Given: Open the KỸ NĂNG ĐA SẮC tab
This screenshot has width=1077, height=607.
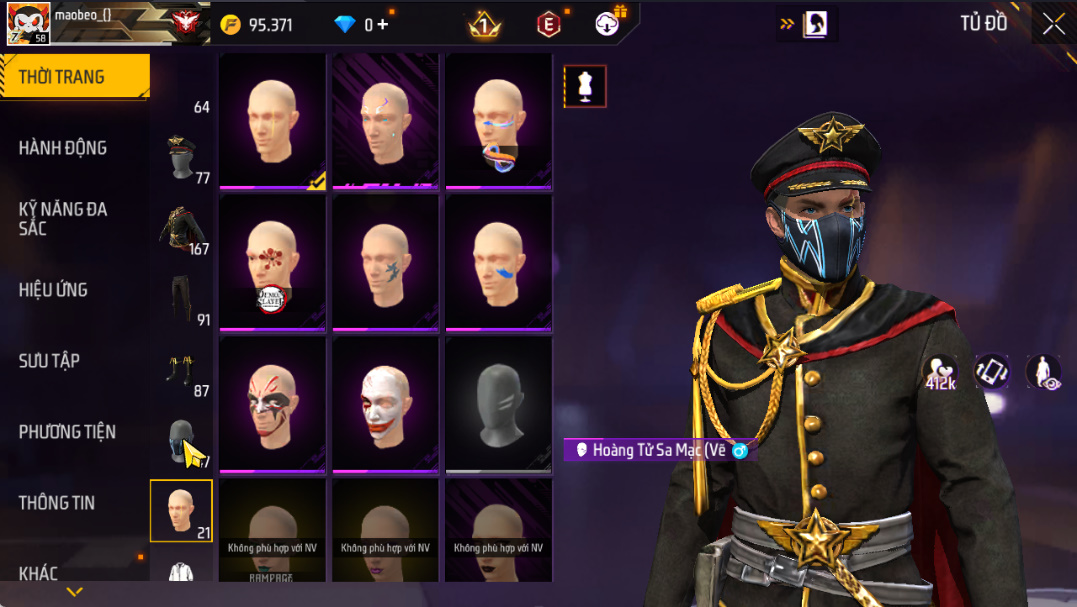Looking at the screenshot, I should [63, 219].
